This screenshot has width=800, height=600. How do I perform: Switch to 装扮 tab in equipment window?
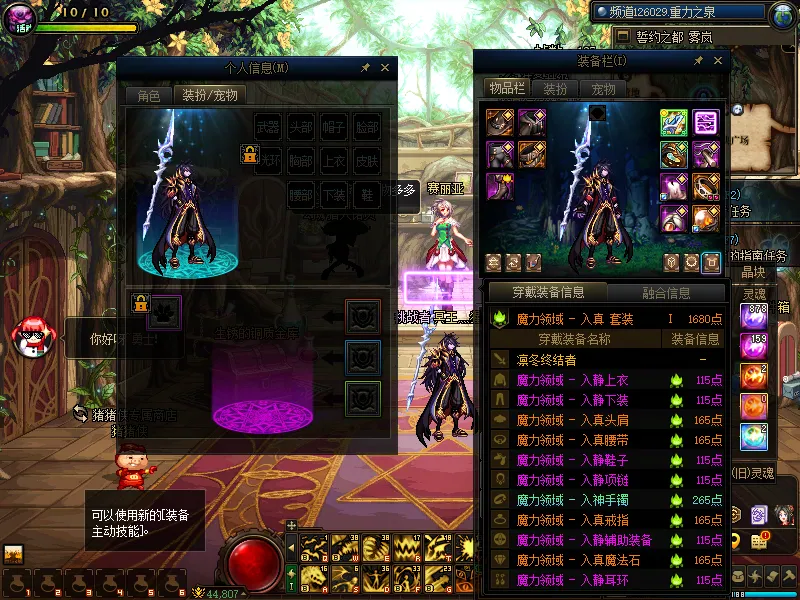555,89
